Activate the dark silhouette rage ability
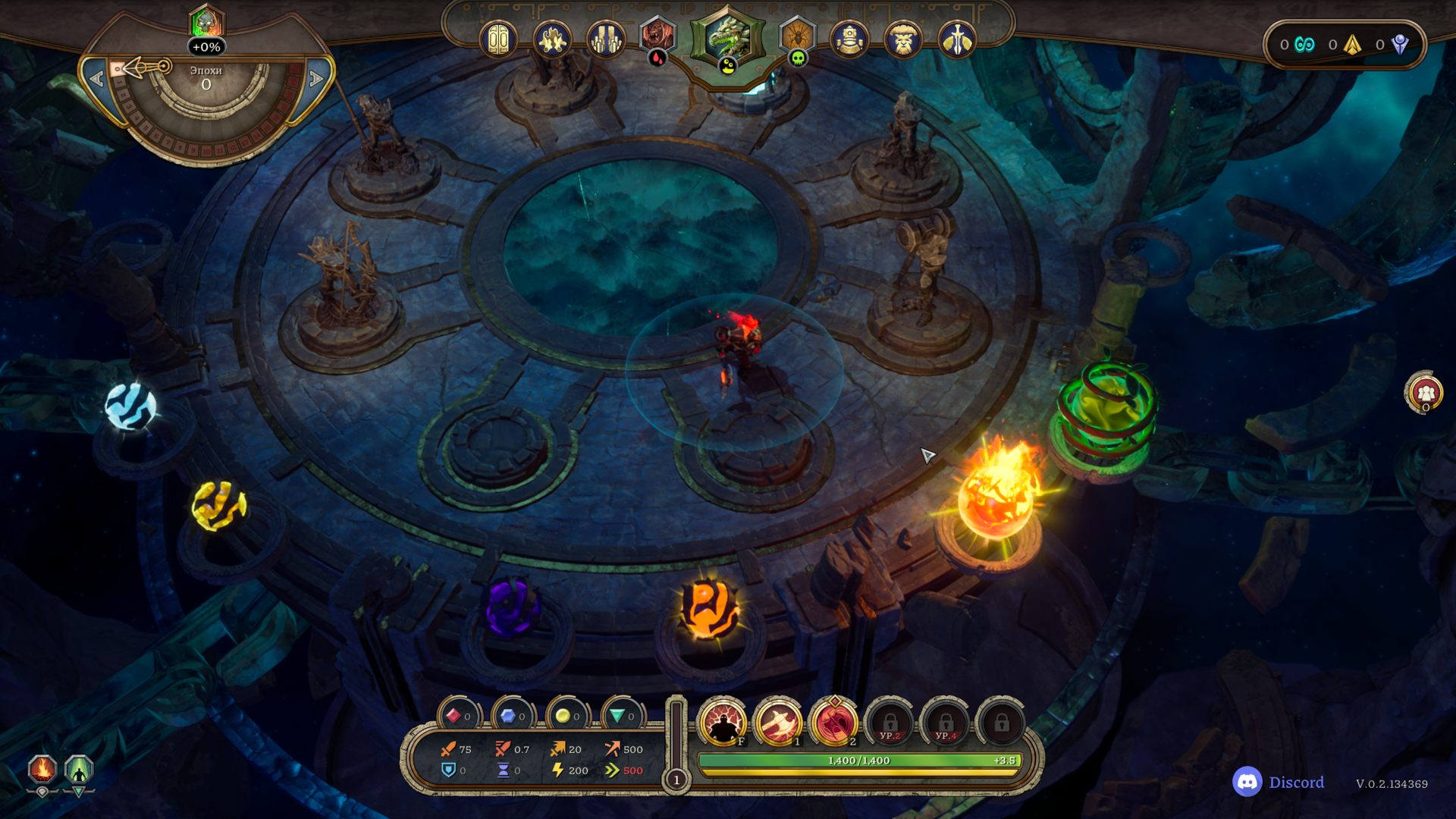1456x819 pixels. pyautogui.click(x=721, y=723)
